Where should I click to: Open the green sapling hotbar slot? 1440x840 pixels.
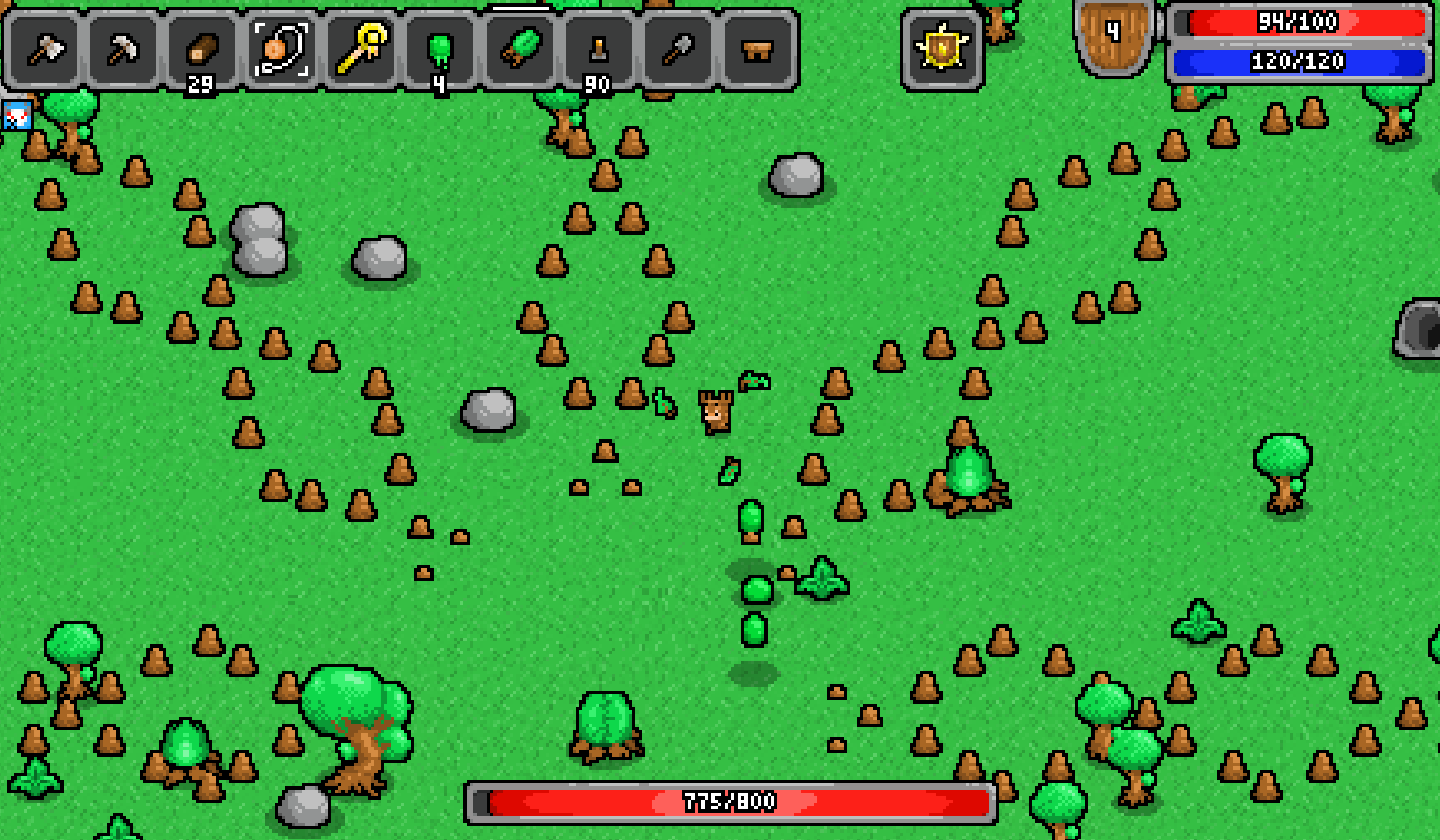[520, 50]
